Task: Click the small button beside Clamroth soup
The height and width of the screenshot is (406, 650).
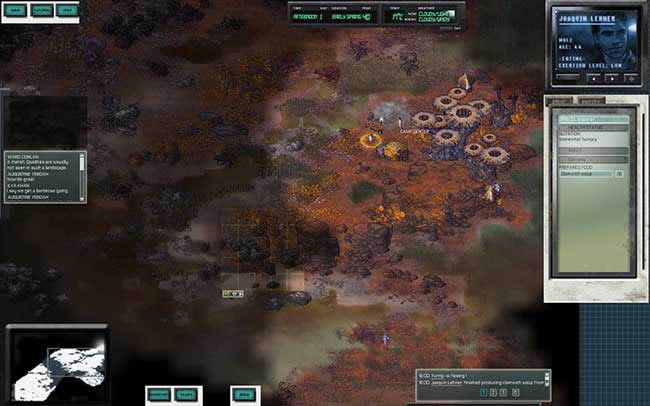Action: [619, 174]
